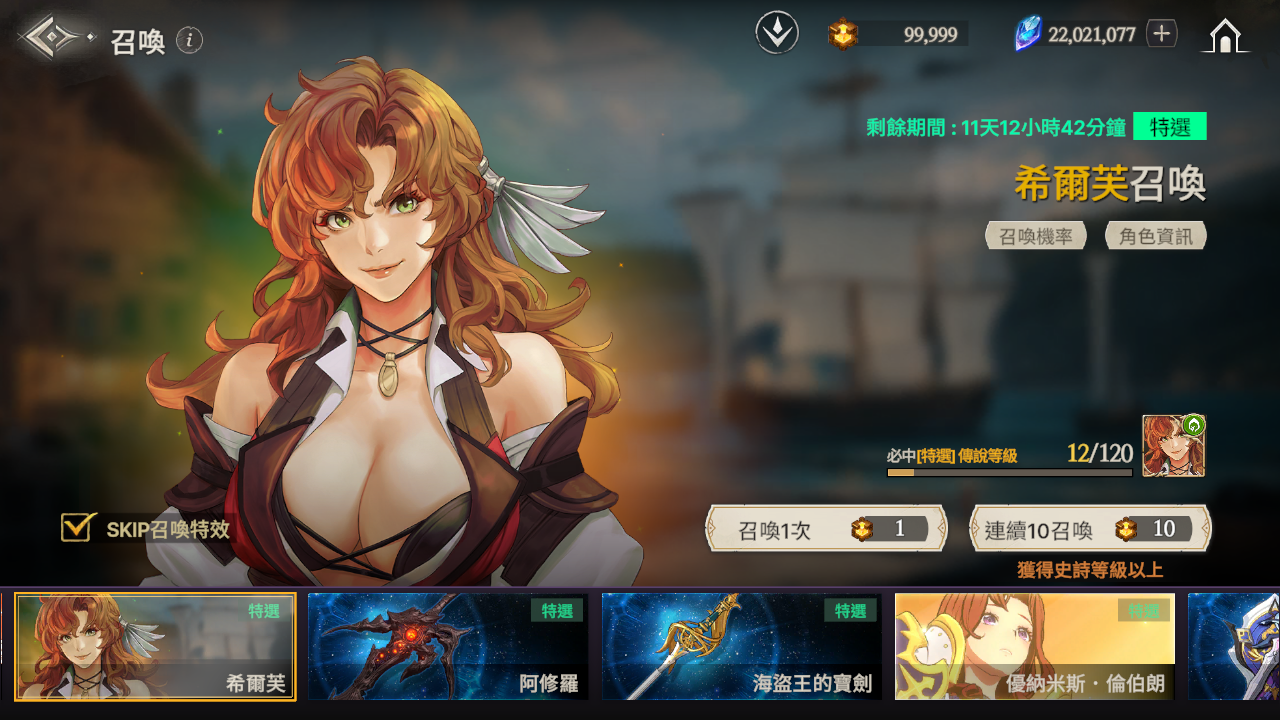Open the summon info (i) icon
The width and height of the screenshot is (1280, 720).
pyautogui.click(x=189, y=40)
